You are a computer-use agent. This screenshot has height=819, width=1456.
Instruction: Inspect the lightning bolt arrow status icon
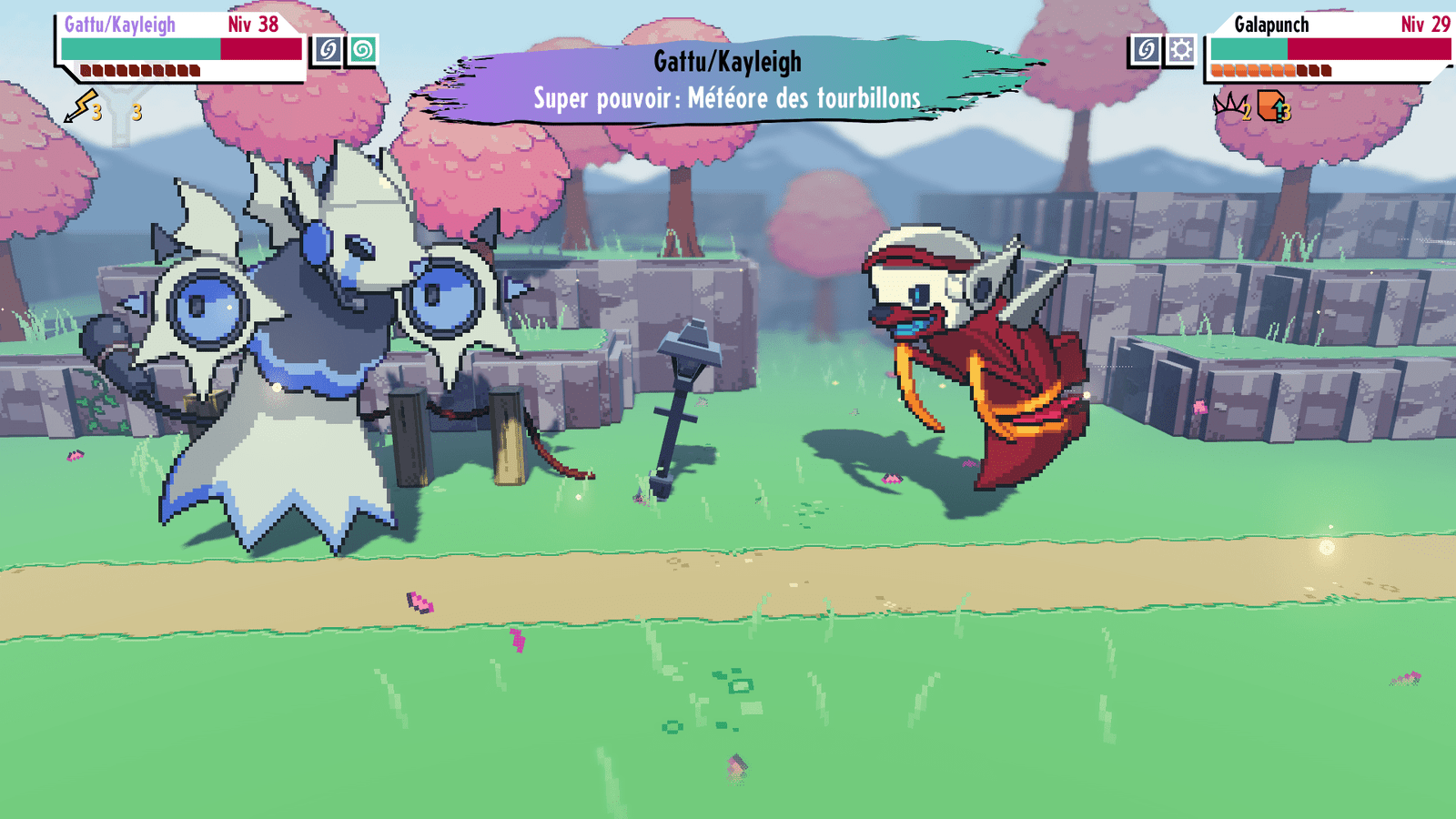82,106
